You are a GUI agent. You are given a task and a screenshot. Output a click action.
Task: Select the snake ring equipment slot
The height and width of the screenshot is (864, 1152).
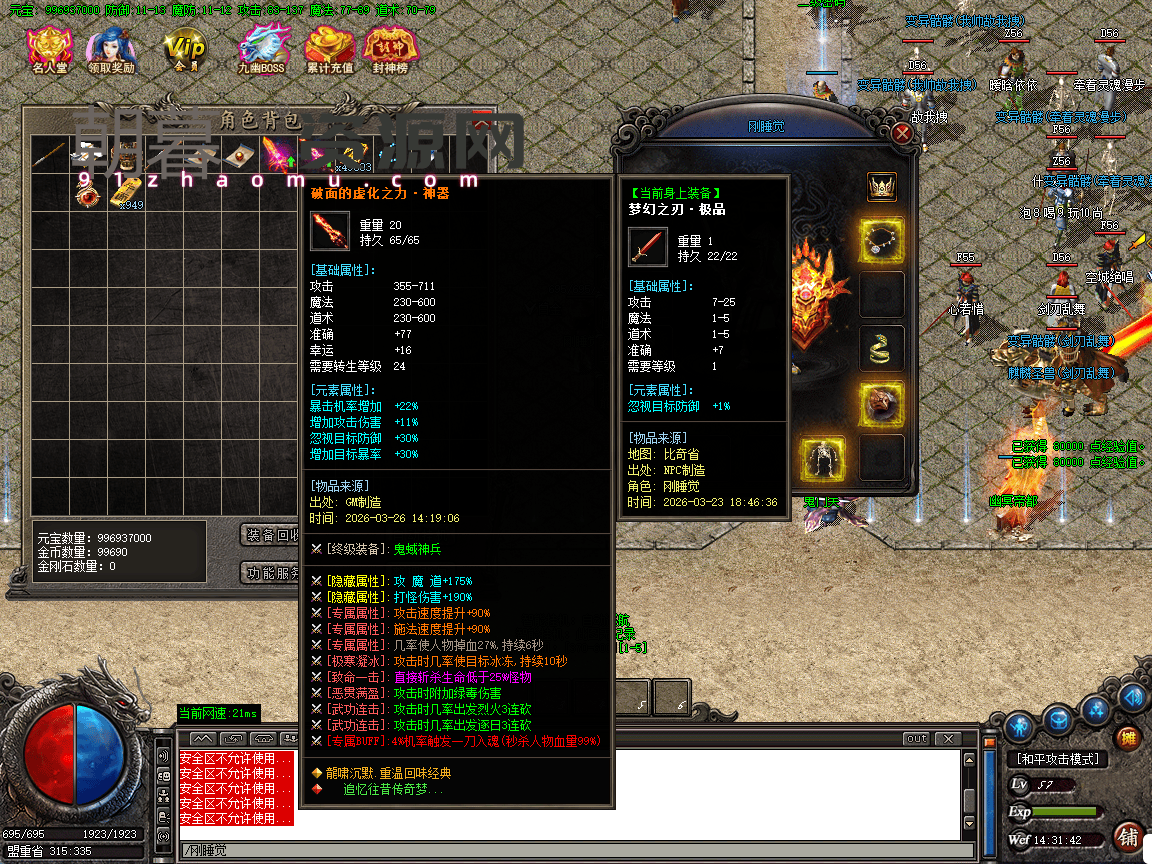tap(882, 349)
